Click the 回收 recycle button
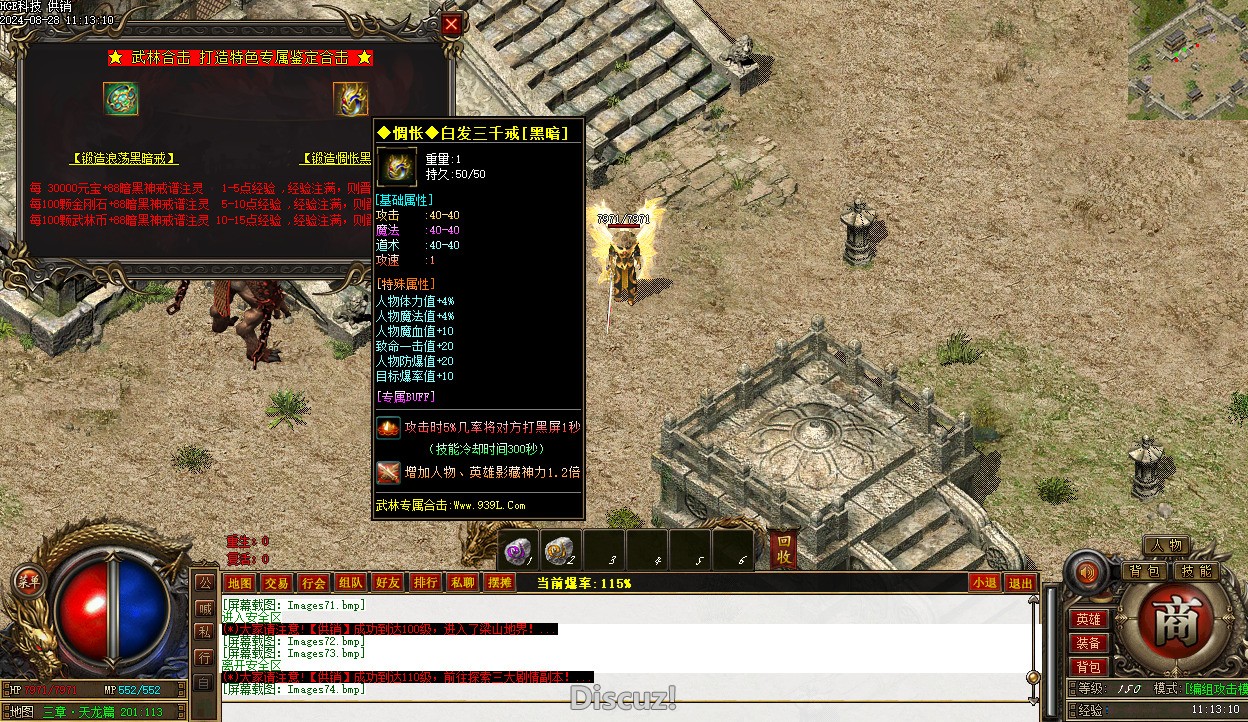The width and height of the screenshot is (1248, 722). pos(785,549)
